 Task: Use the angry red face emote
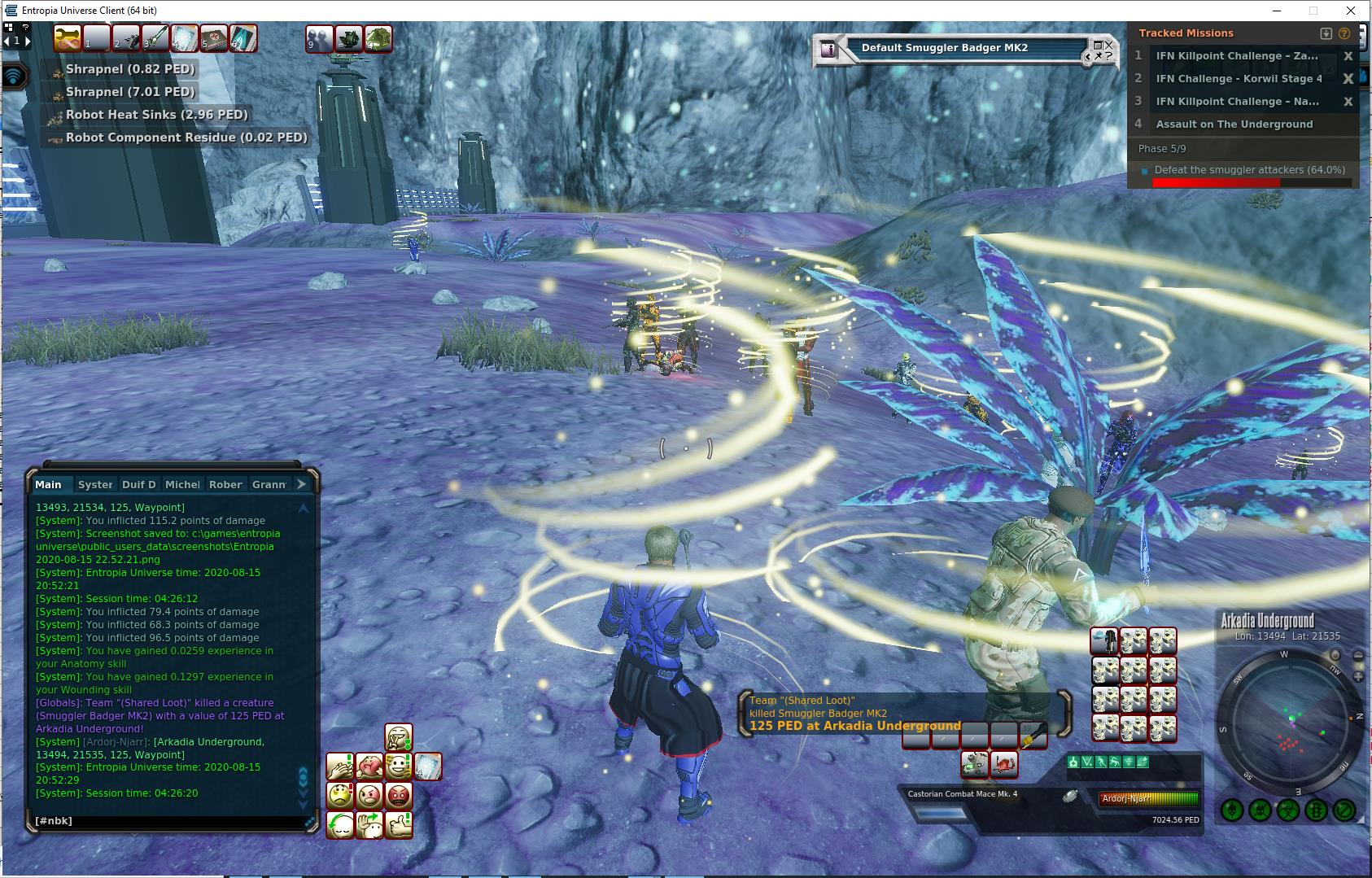point(398,795)
